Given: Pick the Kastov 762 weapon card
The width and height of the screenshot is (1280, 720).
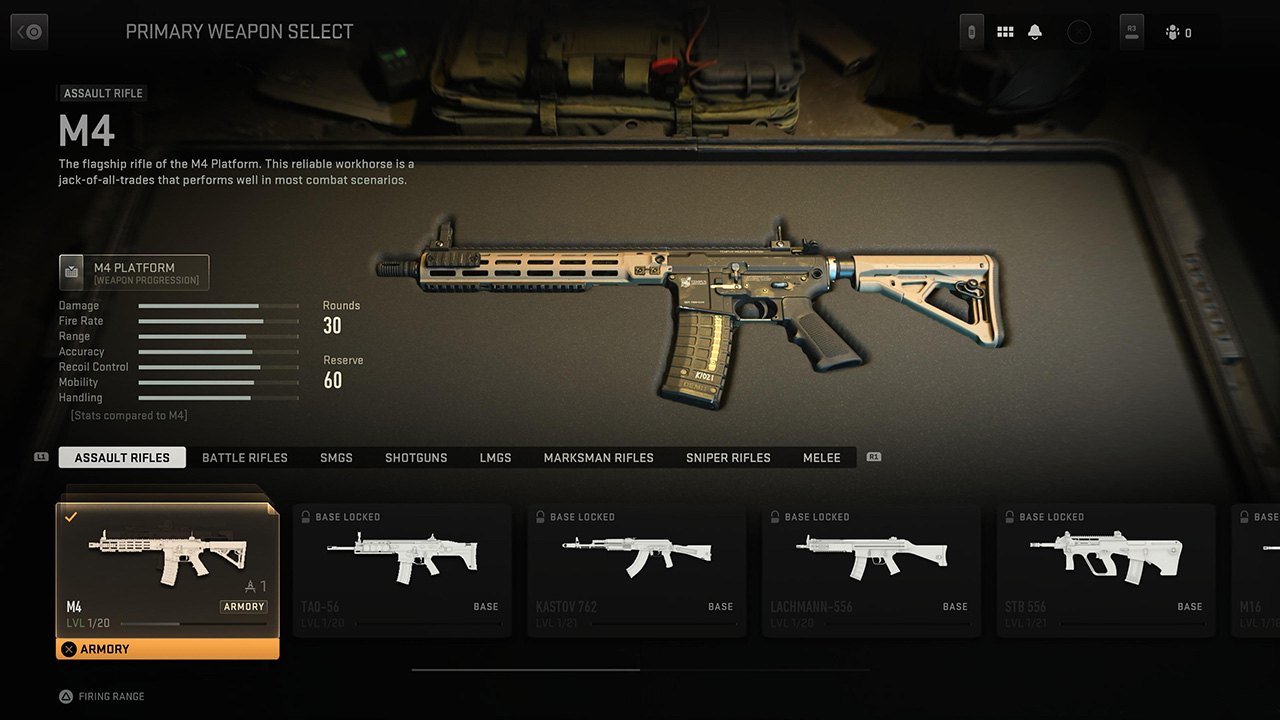Looking at the screenshot, I should pos(637,570).
